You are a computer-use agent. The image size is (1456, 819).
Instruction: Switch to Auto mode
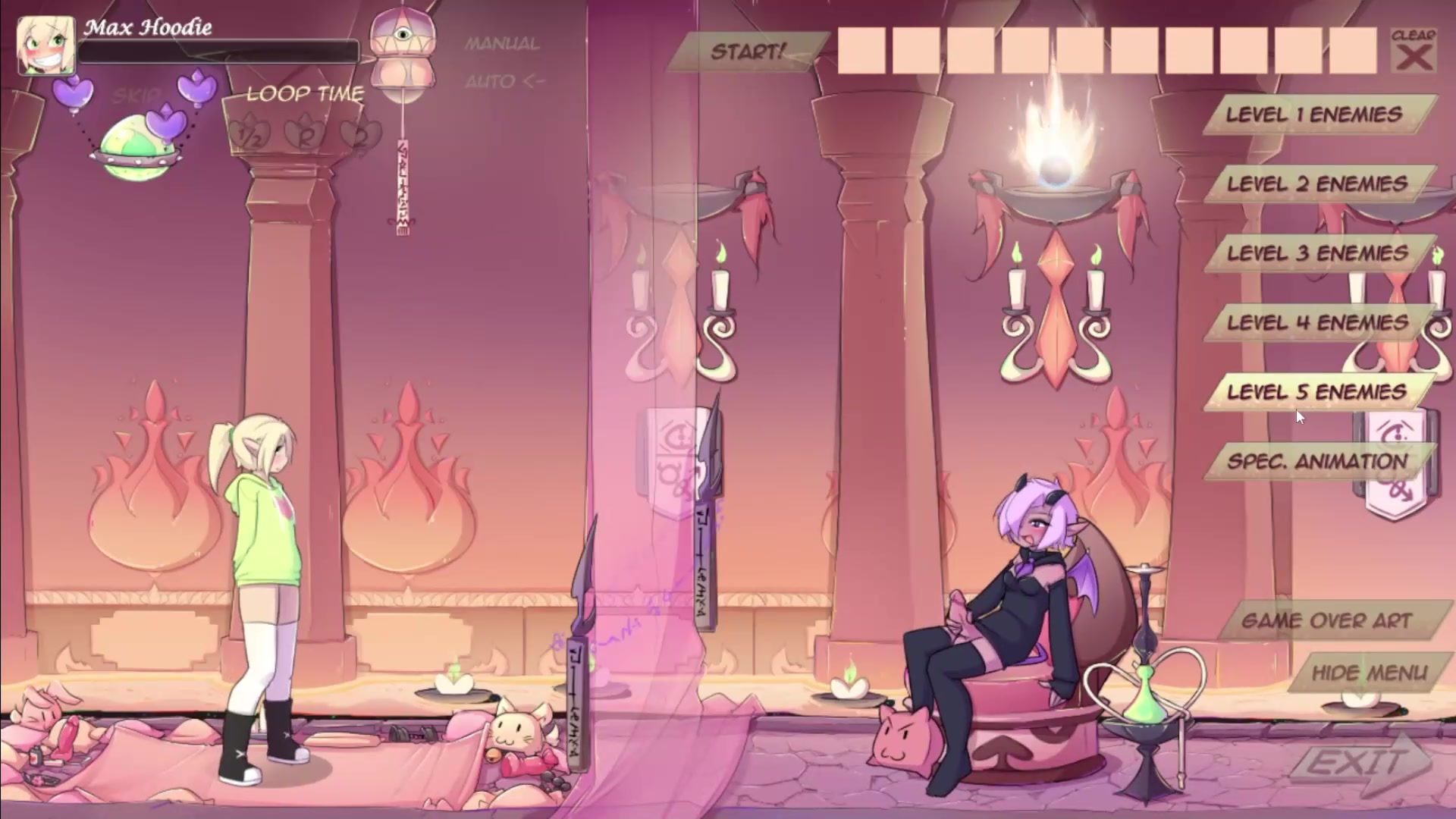click(x=504, y=81)
